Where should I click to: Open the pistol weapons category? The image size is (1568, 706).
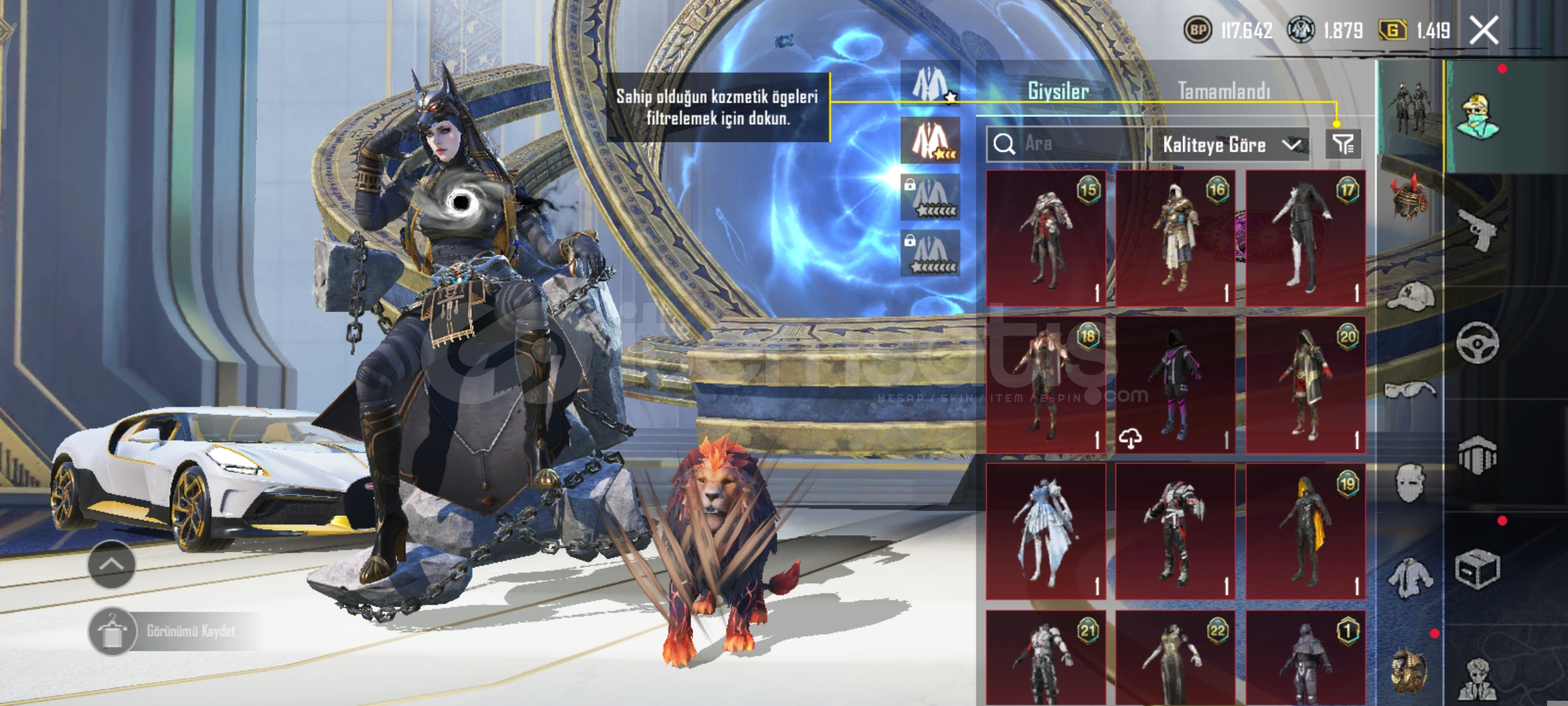[1477, 229]
